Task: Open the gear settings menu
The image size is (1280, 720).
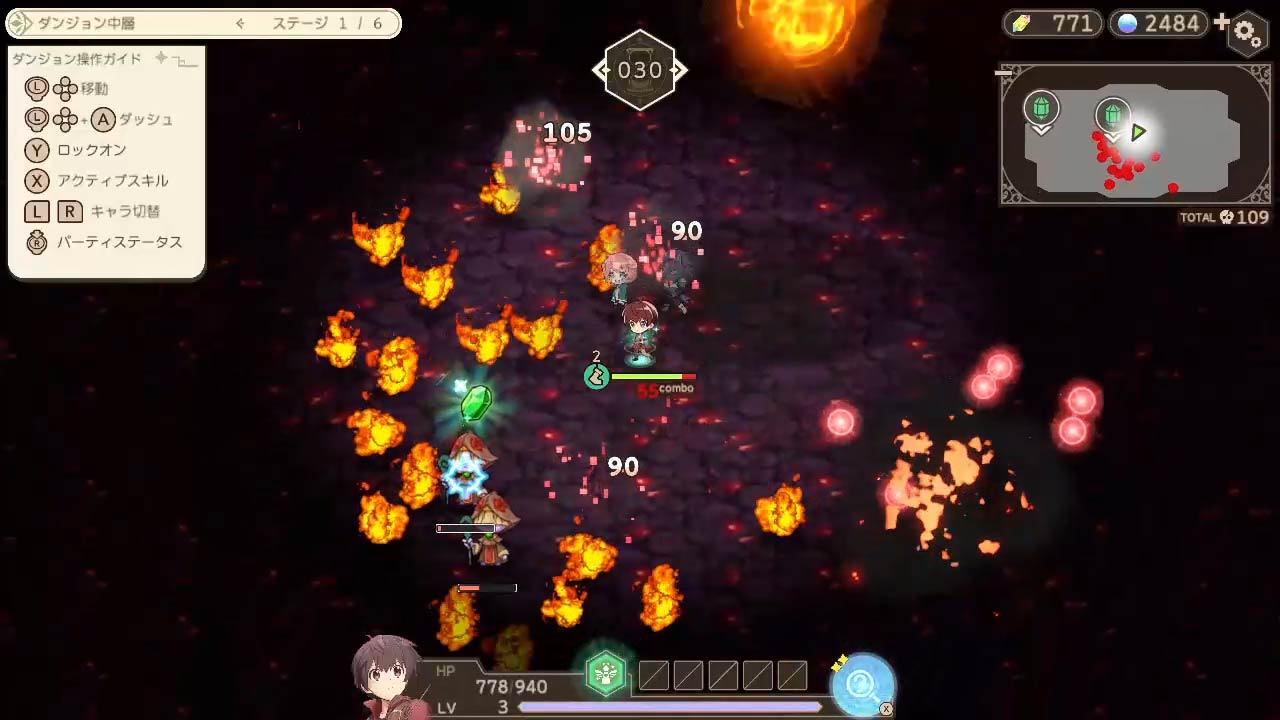Action: pyautogui.click(x=1248, y=33)
